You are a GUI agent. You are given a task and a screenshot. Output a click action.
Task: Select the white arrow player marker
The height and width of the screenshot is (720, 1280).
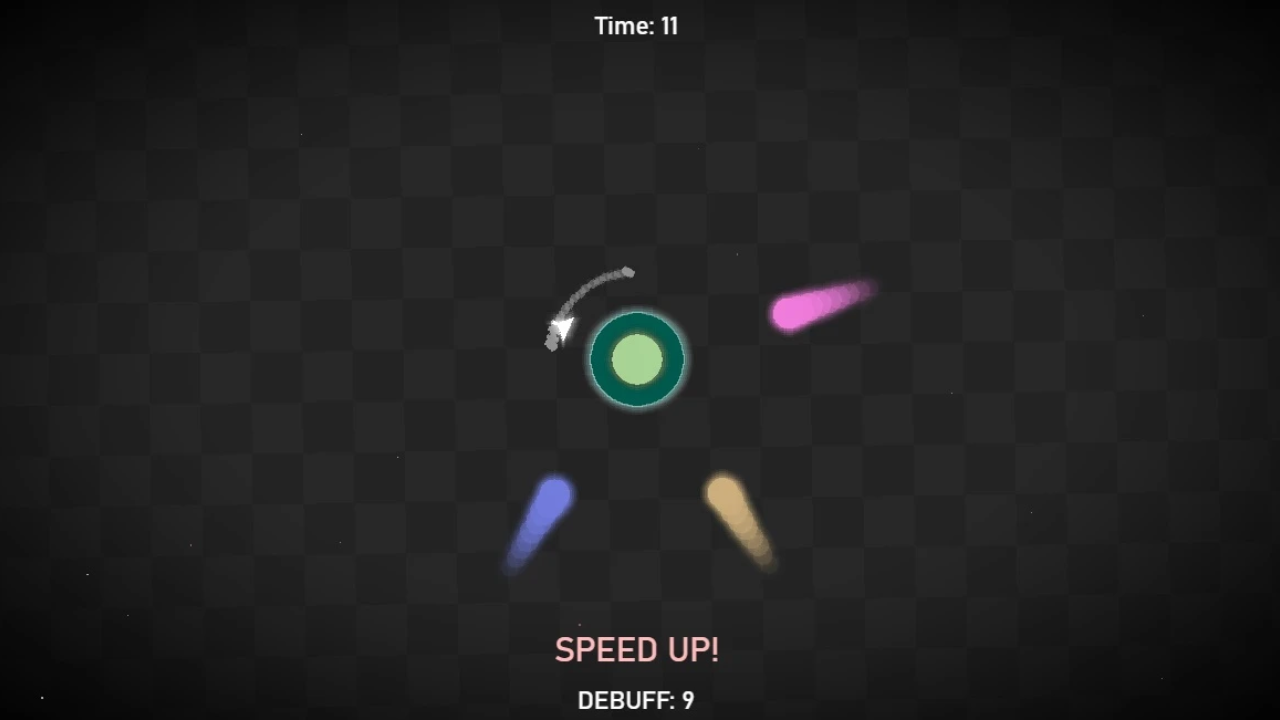pyautogui.click(x=562, y=327)
